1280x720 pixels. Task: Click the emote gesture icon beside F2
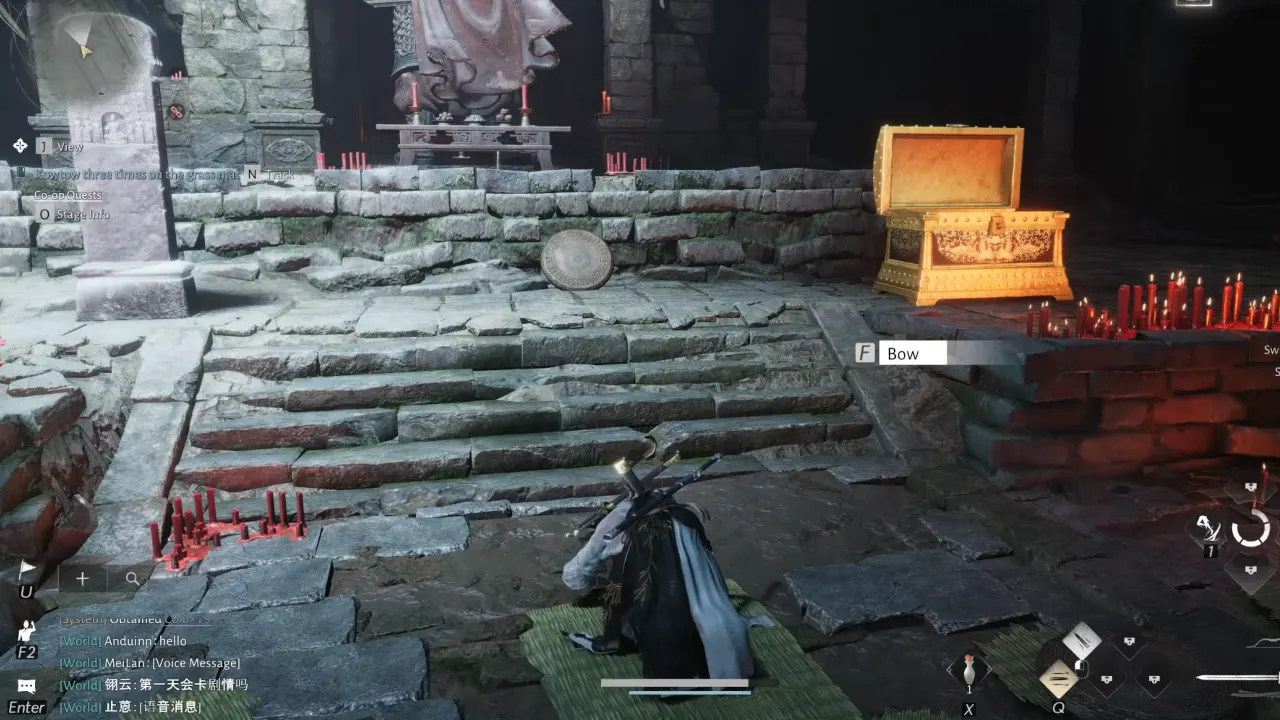27,633
